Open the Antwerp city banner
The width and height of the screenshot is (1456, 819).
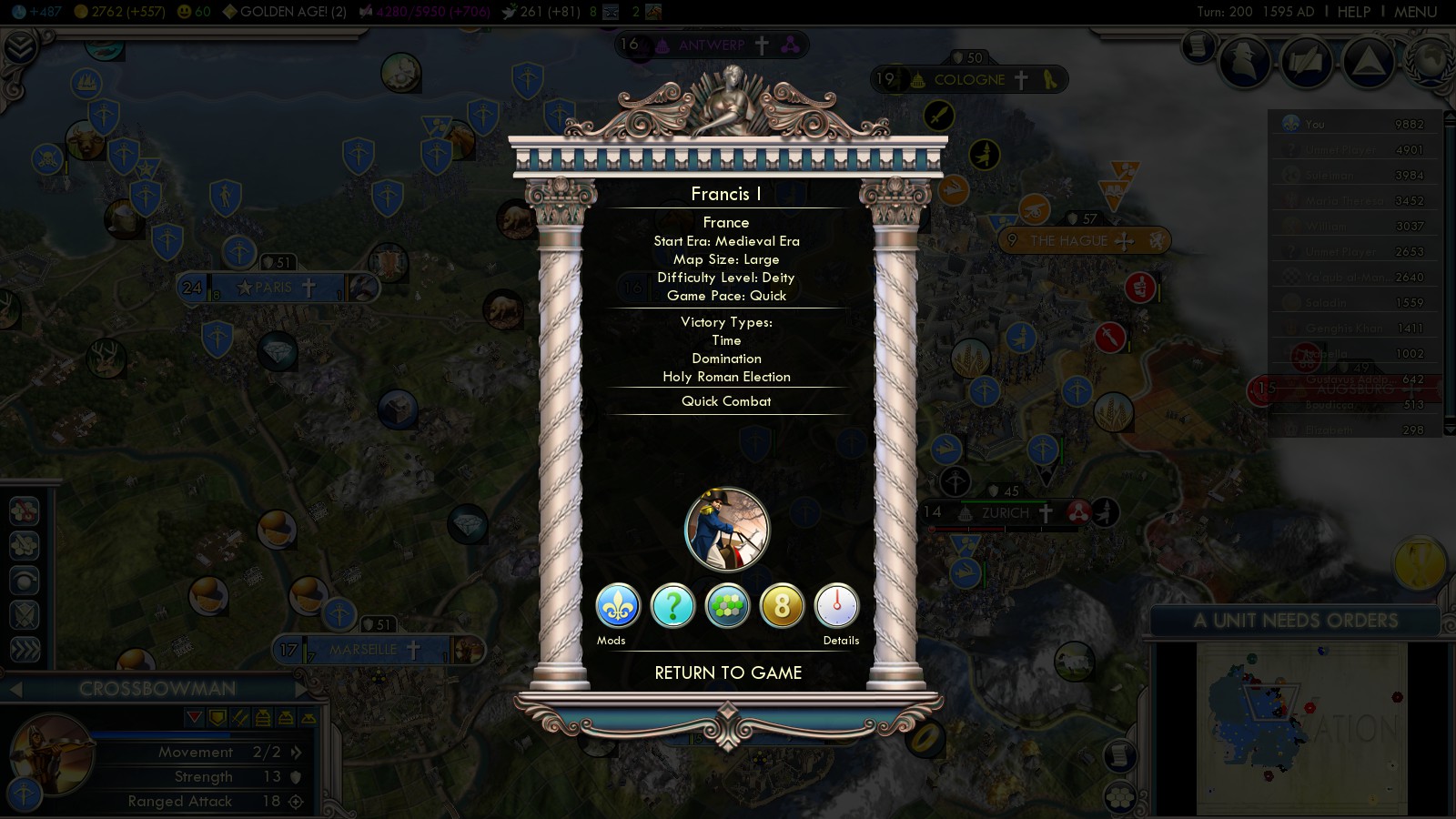click(711, 45)
